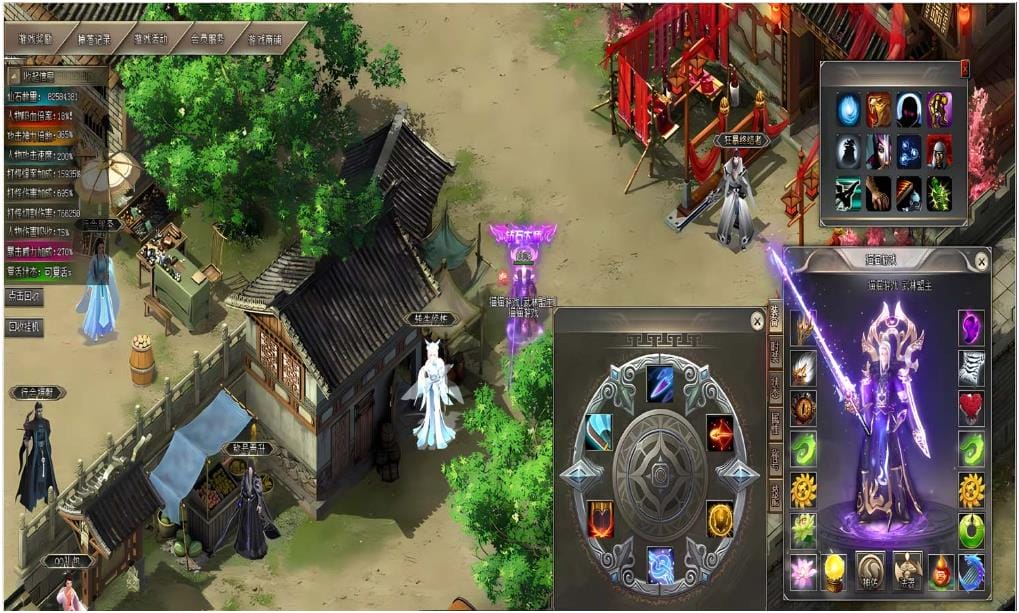Select the green spiky burst skill icon
This screenshot has height=613, width=1019.
tap(938, 193)
